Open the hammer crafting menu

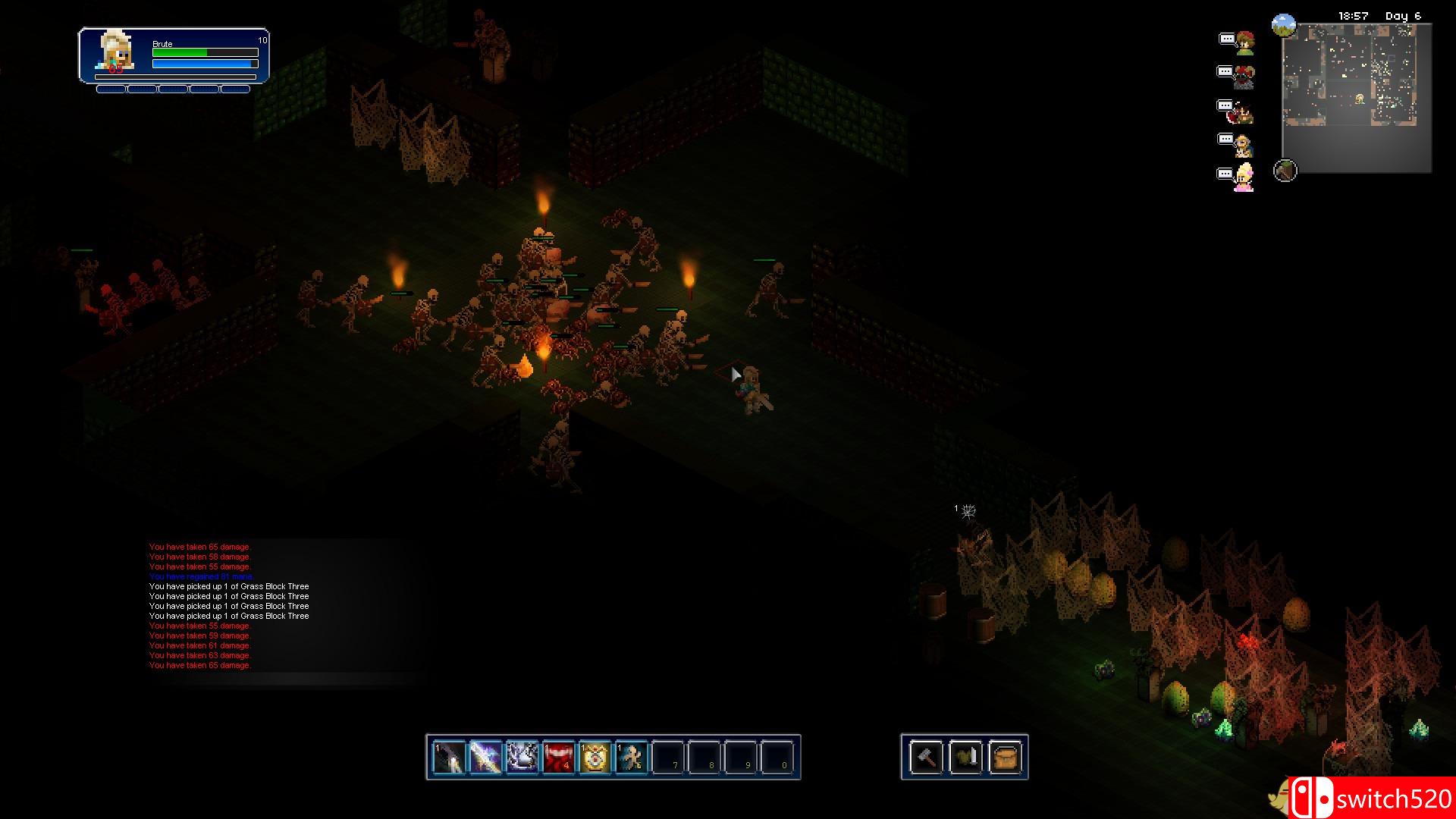click(926, 757)
